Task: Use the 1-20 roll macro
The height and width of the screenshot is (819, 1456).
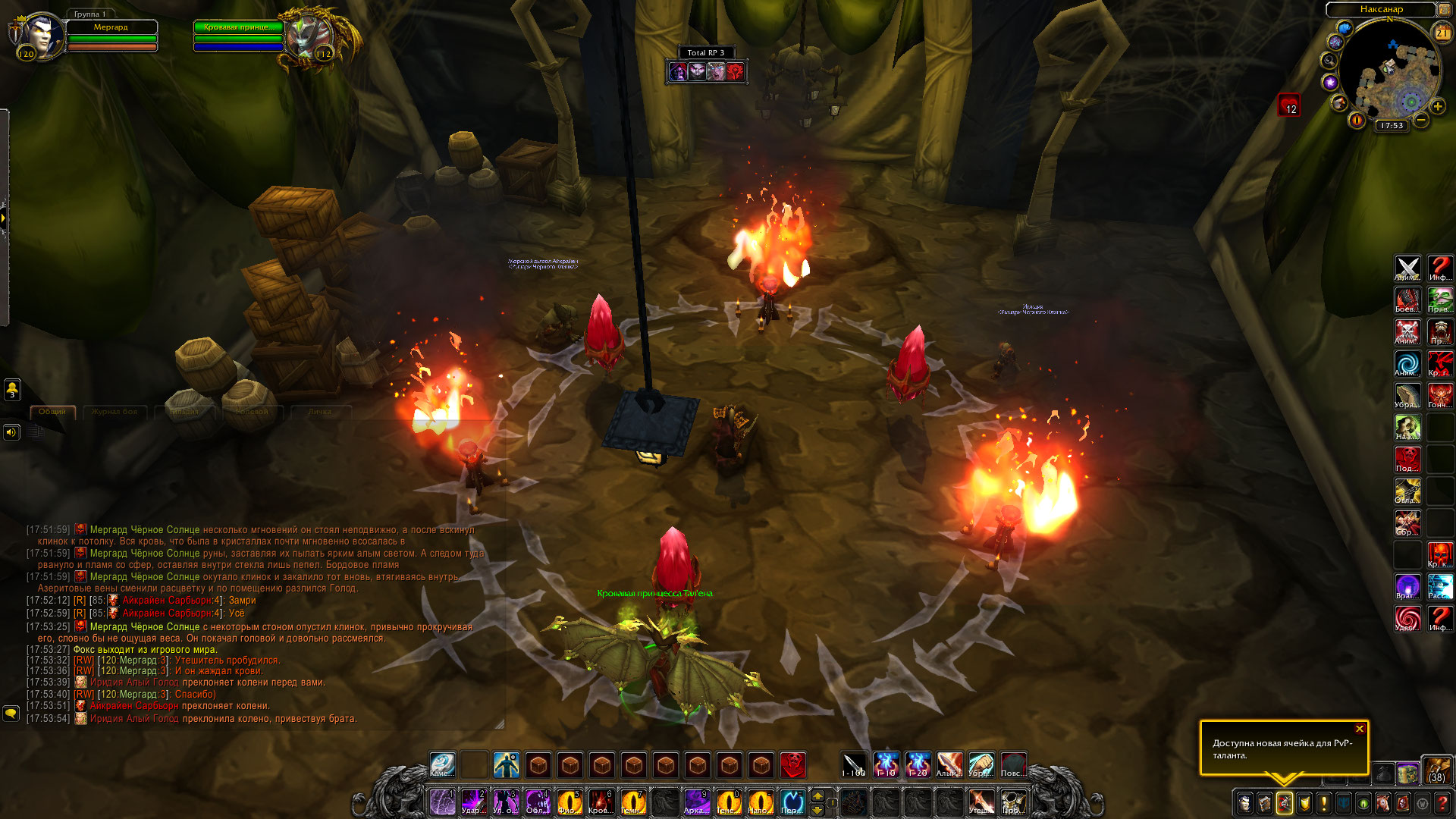Action: click(918, 764)
